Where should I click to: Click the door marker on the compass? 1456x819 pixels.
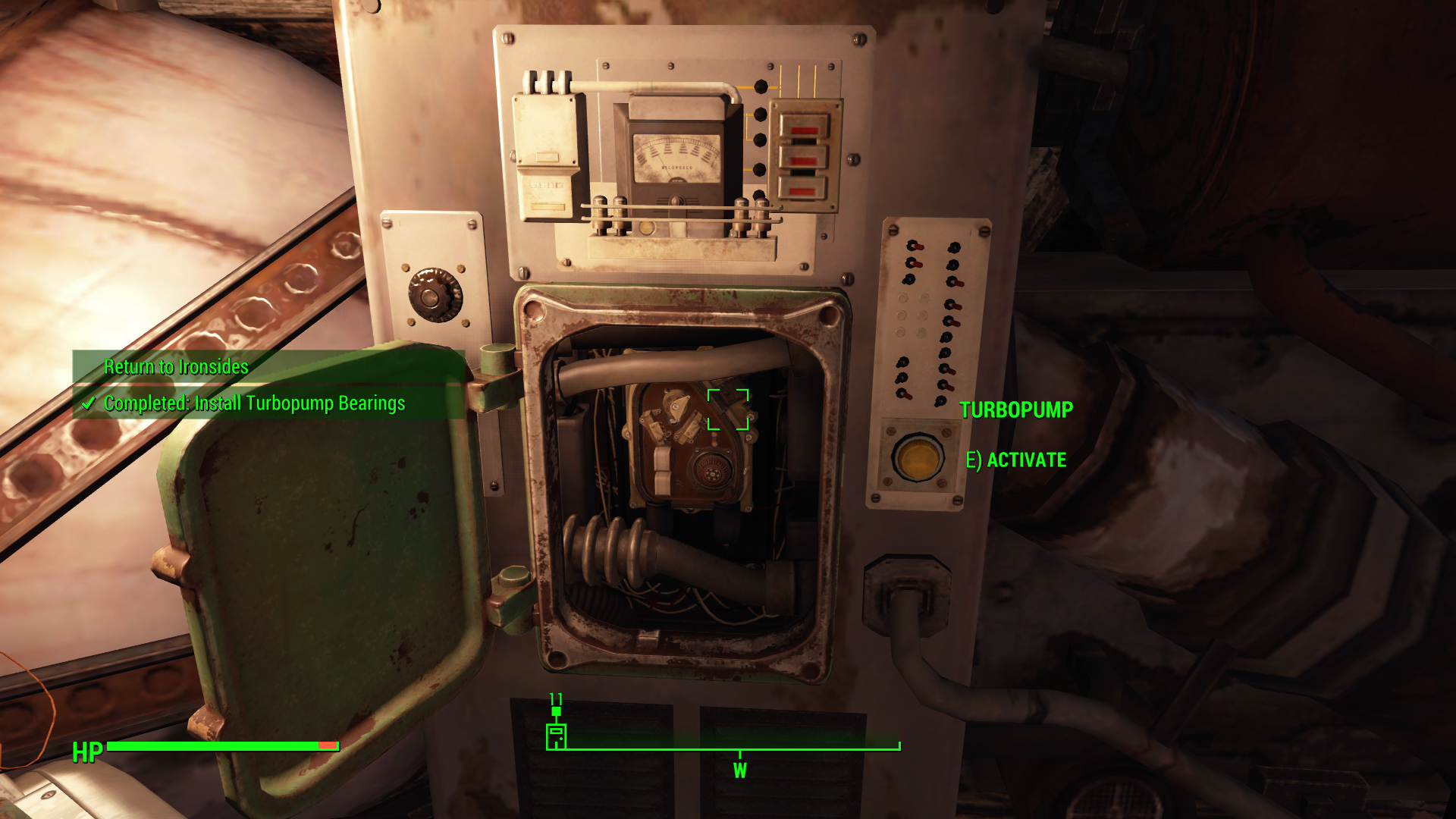click(556, 736)
